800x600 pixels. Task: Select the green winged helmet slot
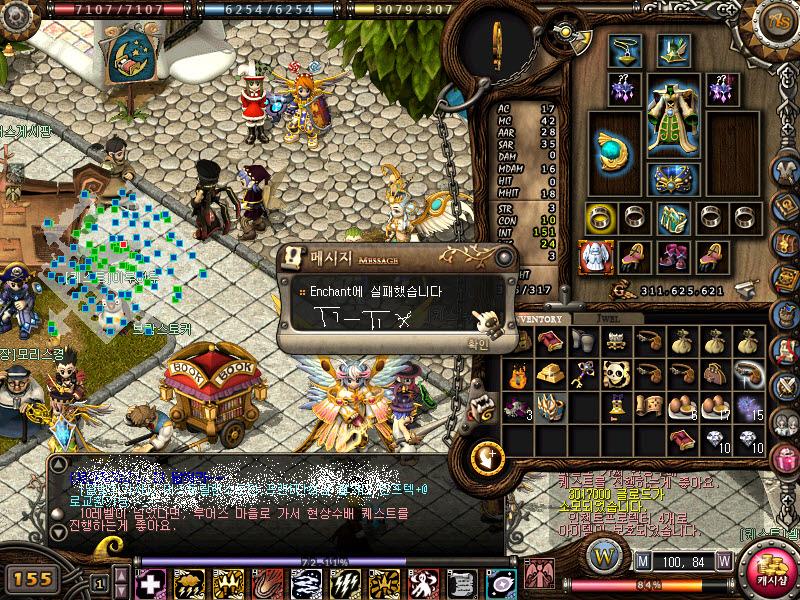click(x=671, y=48)
